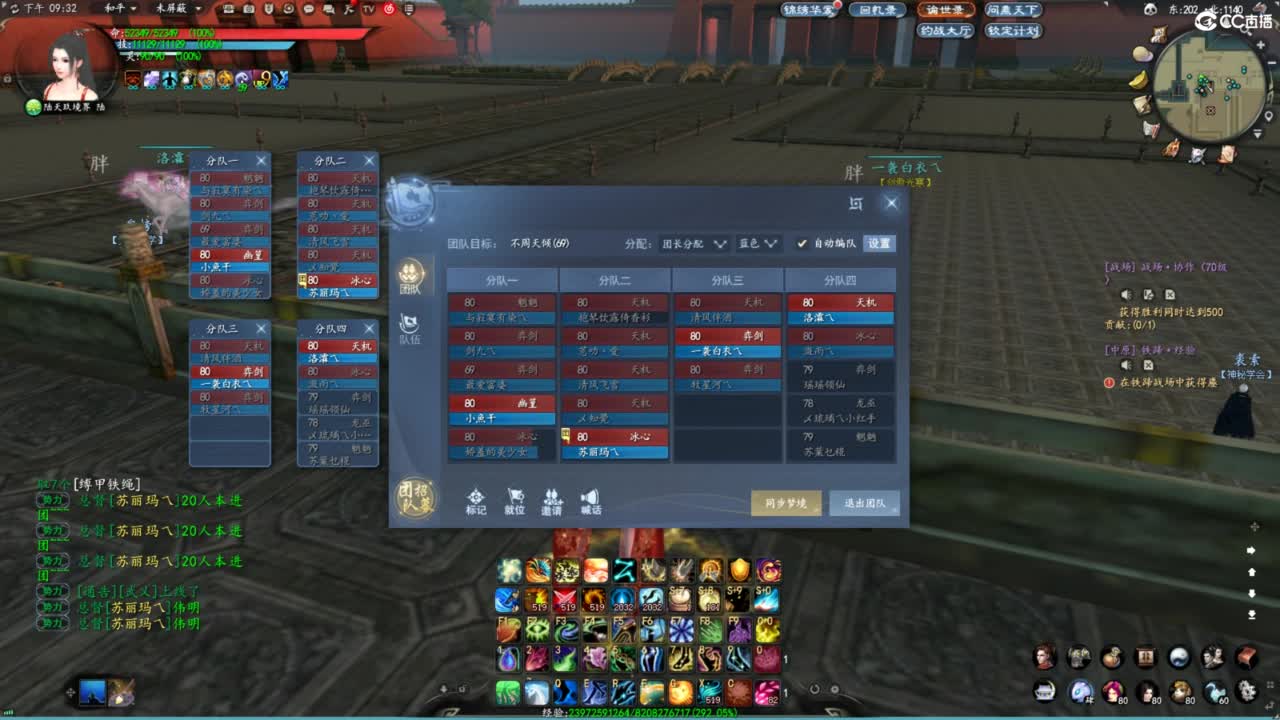The height and width of the screenshot is (720, 1280).
Task: Click the golden shield skill icon on hotbar
Action: click(x=740, y=570)
